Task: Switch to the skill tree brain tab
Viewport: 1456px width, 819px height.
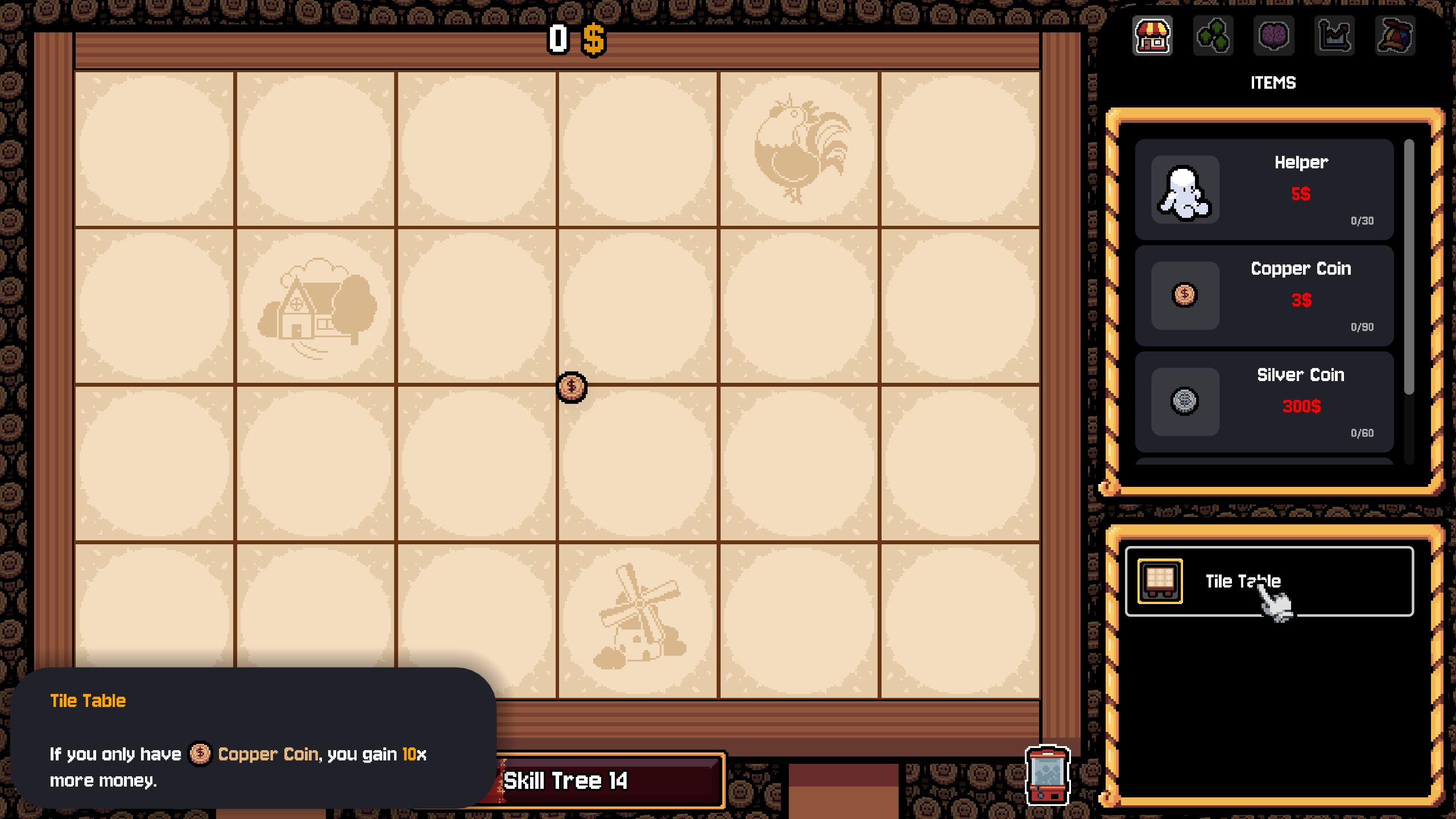Action: click(1273, 36)
